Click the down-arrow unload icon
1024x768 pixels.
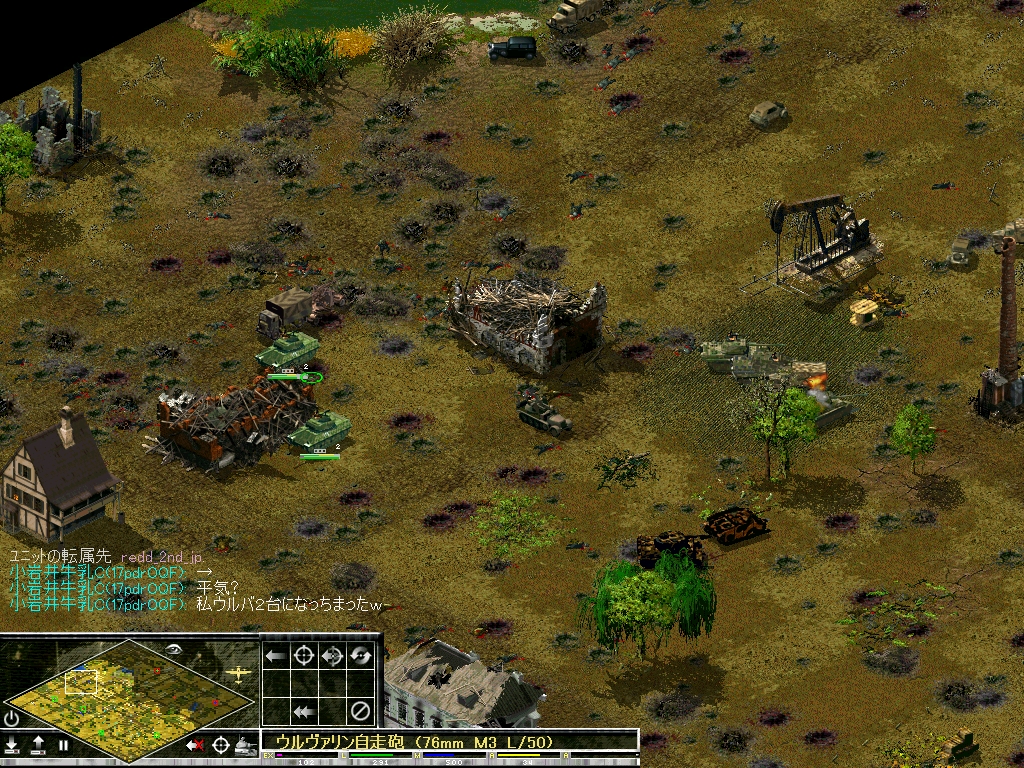(x=12, y=745)
